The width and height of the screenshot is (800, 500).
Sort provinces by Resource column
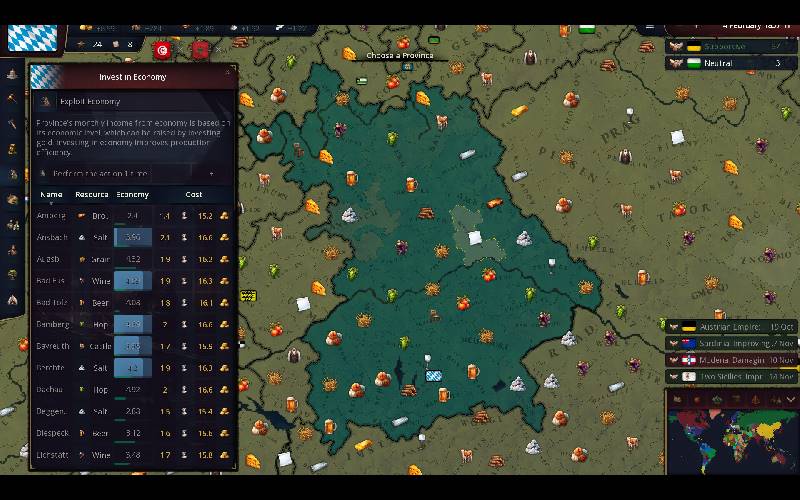[x=92, y=194]
